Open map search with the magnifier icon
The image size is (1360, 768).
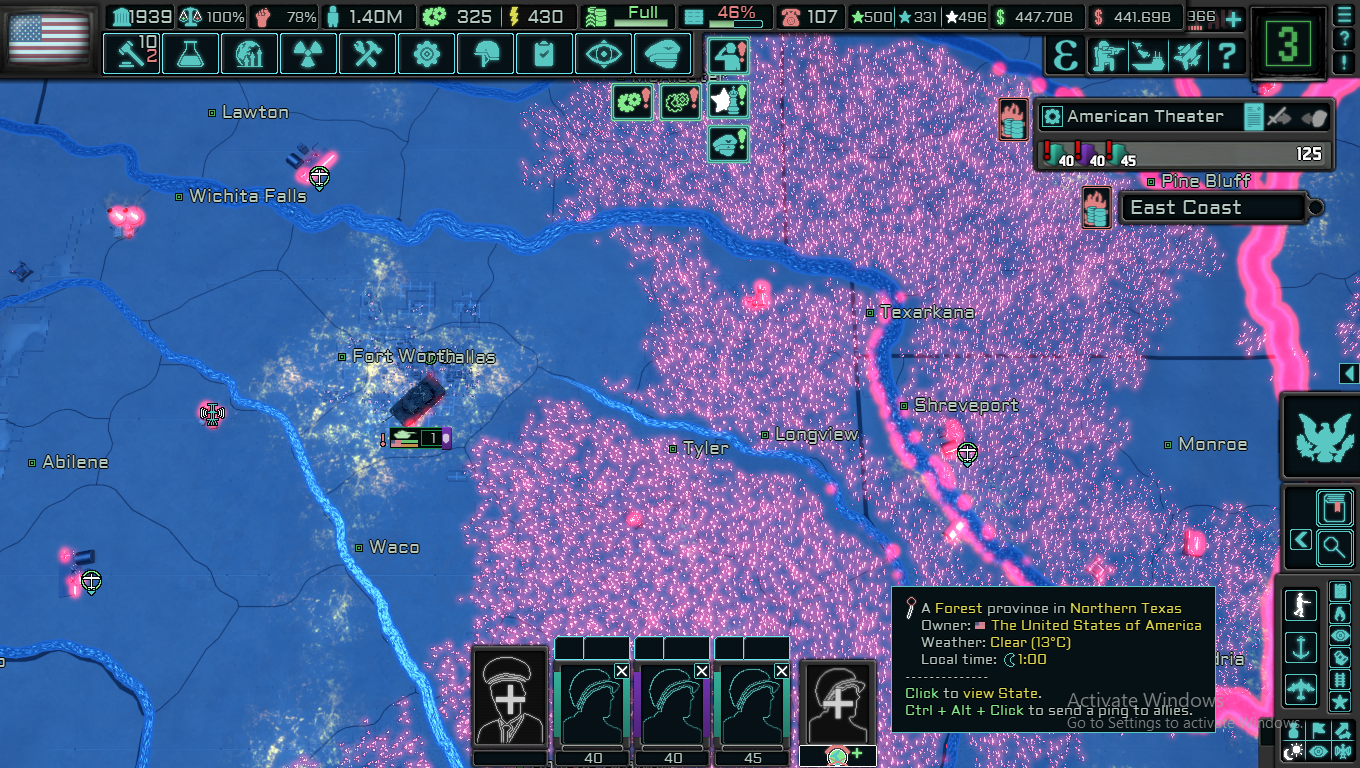[x=1336, y=547]
